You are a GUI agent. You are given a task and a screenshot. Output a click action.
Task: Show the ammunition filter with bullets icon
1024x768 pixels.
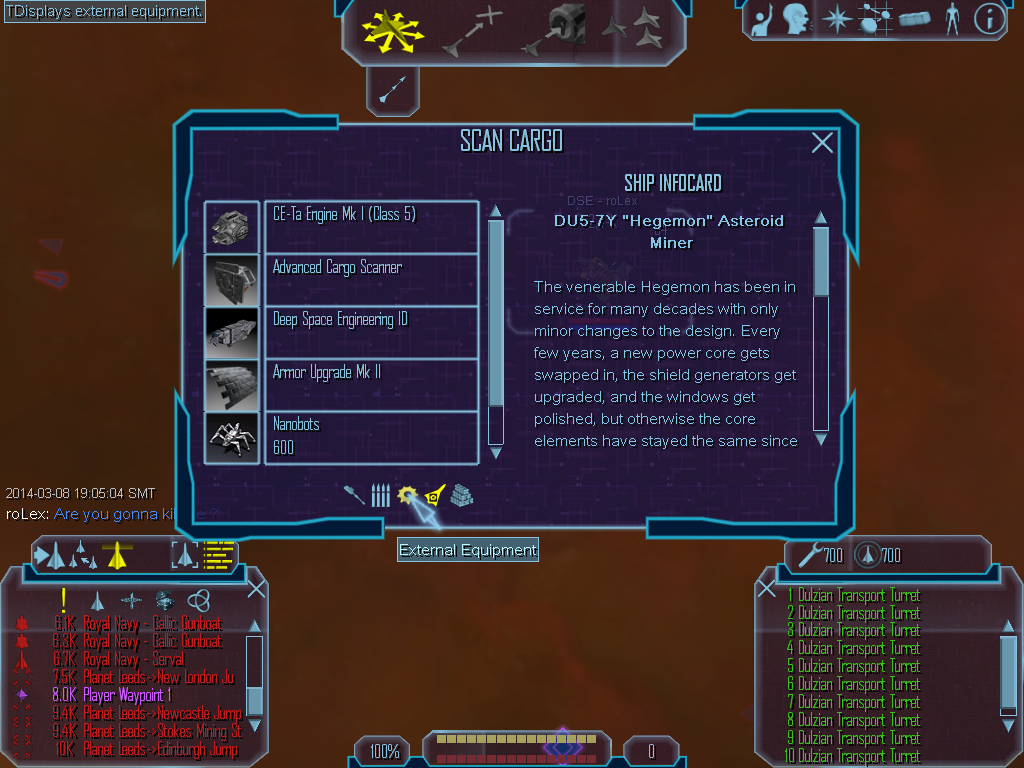tap(380, 495)
